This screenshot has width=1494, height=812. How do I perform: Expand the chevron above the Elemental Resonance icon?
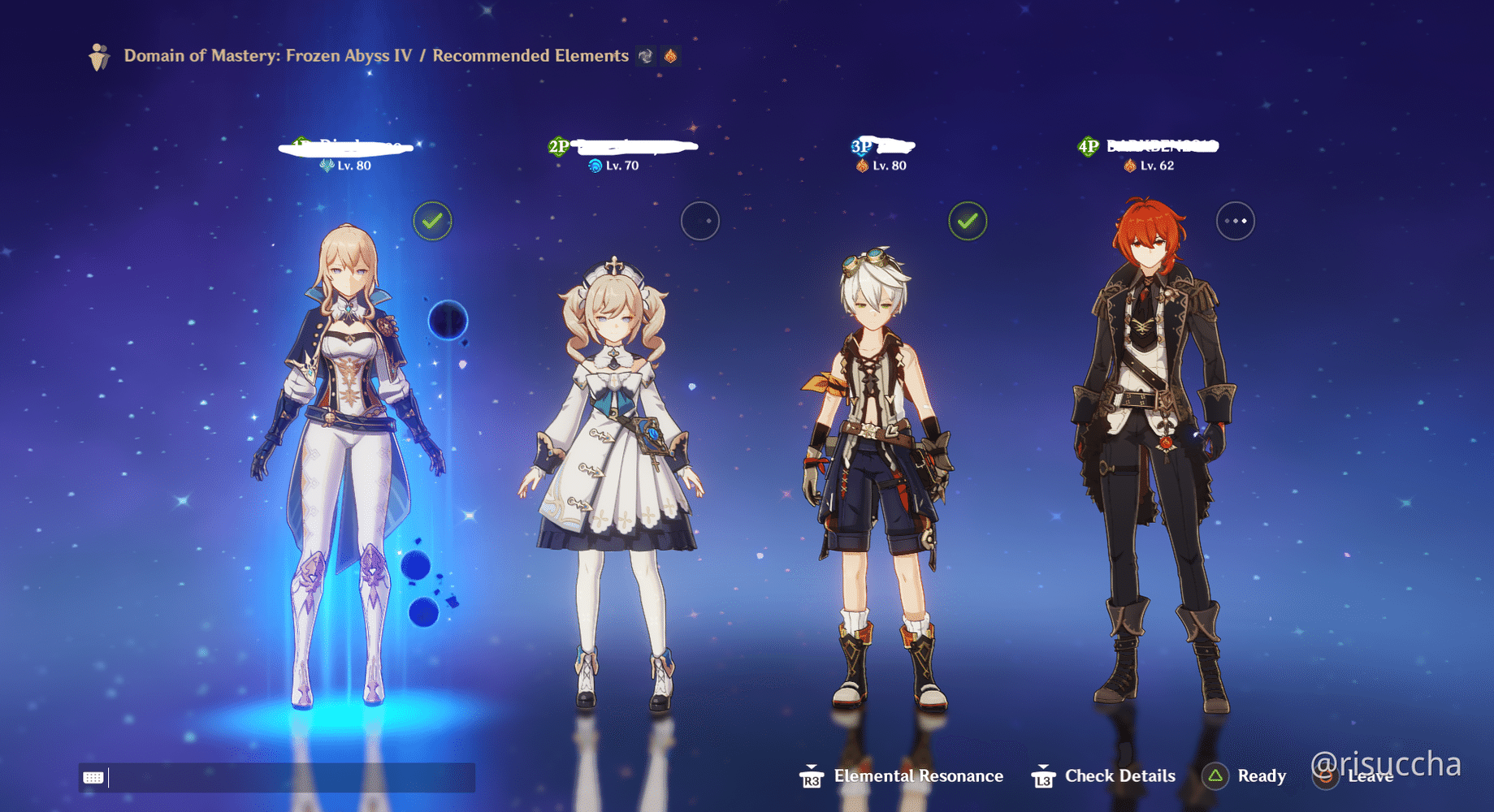tap(810, 767)
